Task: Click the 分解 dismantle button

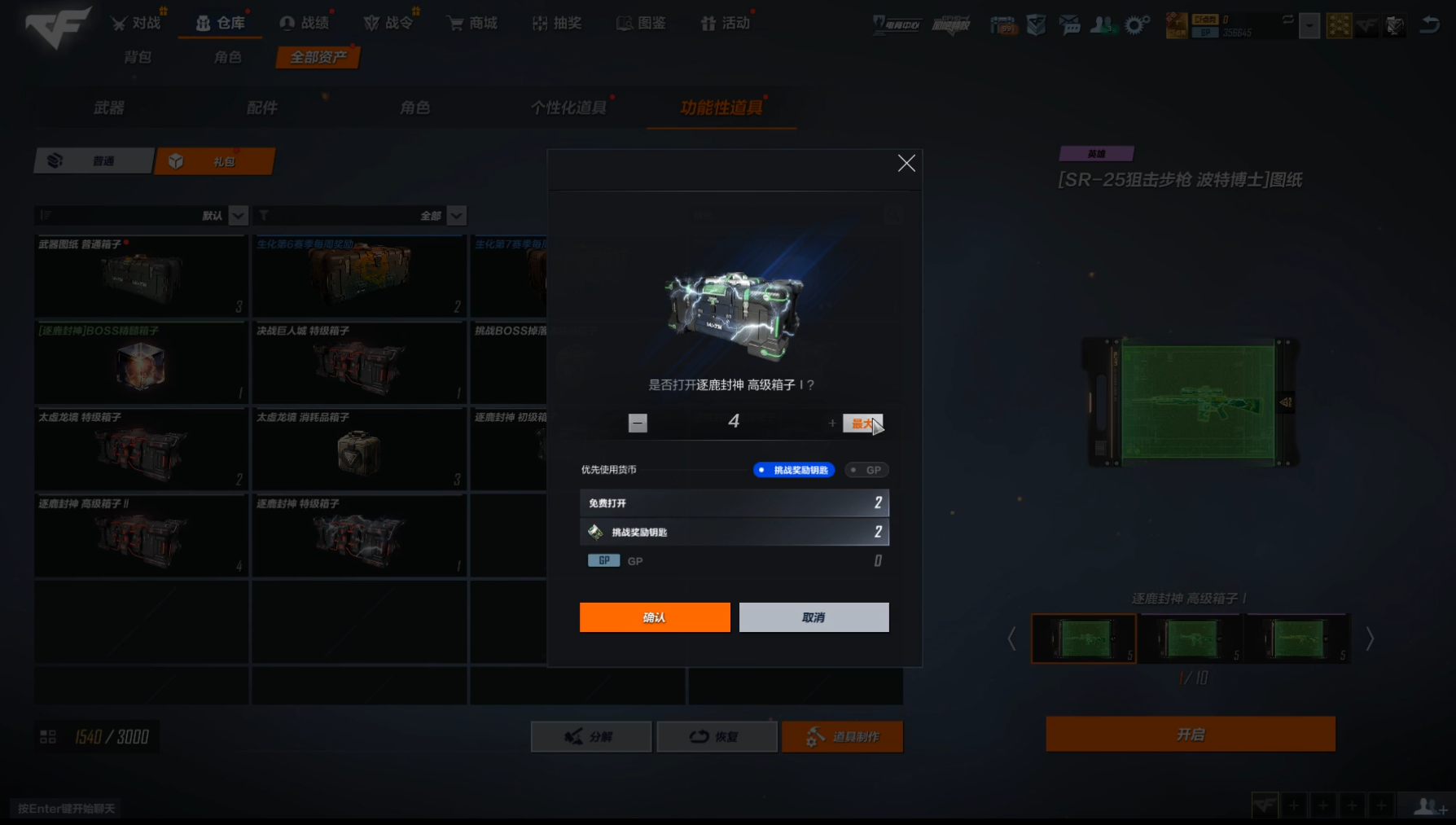Action: click(590, 736)
